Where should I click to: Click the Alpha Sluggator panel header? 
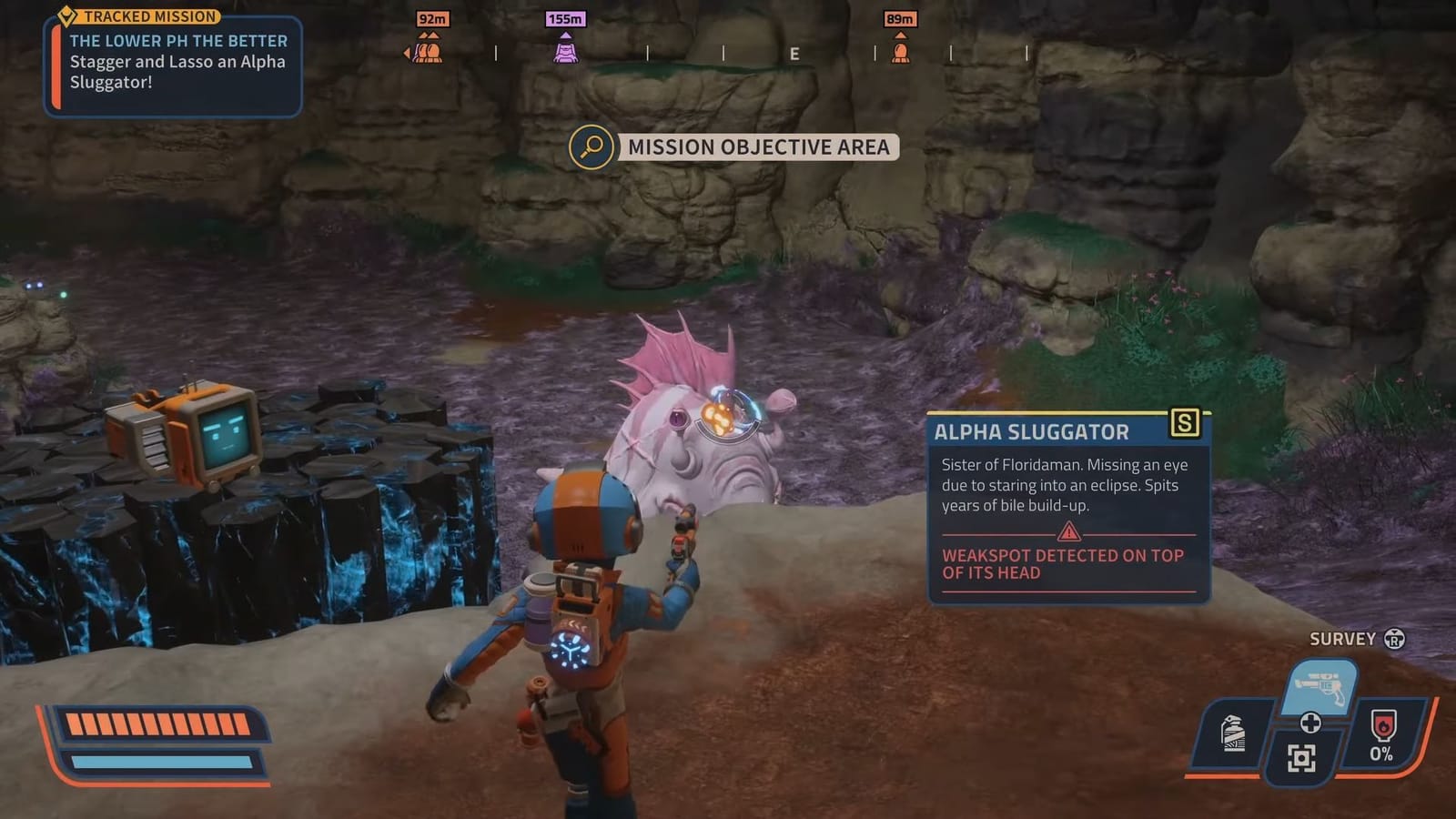[1033, 431]
